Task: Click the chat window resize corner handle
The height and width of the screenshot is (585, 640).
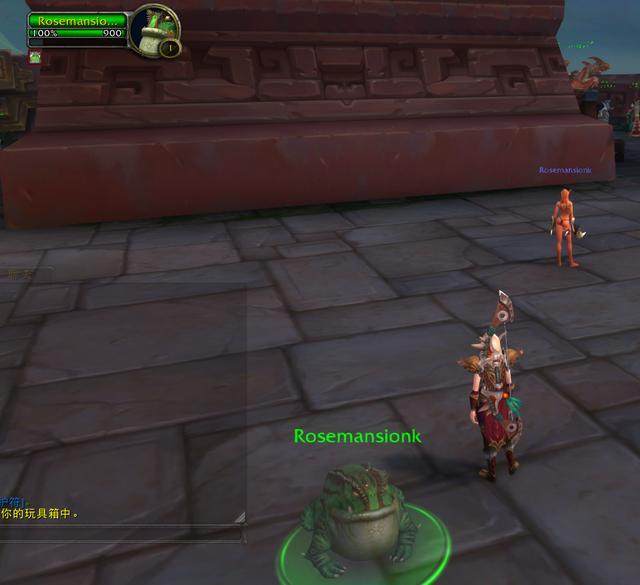Action: 240,517
